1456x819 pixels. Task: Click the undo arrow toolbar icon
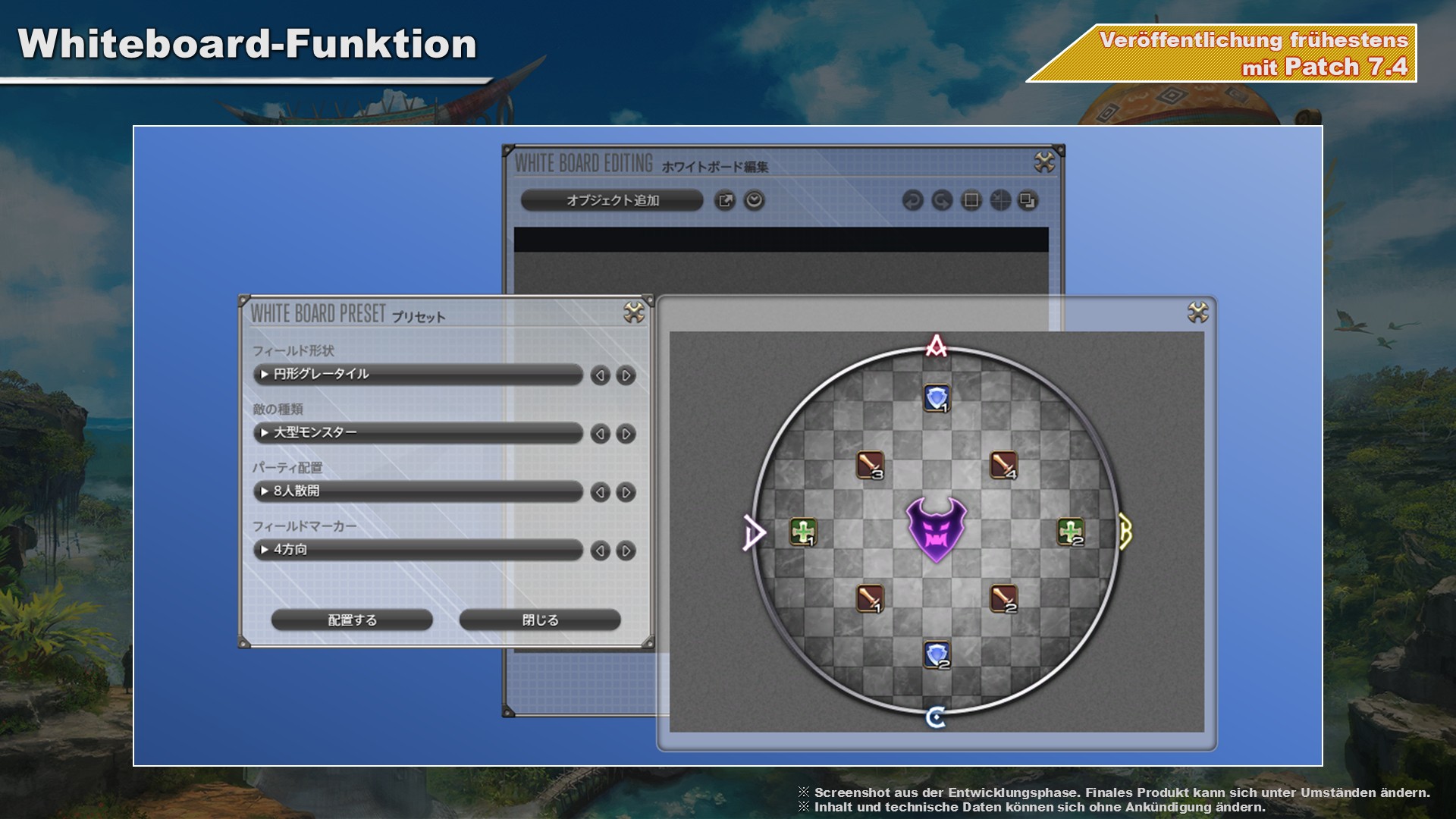tap(912, 200)
